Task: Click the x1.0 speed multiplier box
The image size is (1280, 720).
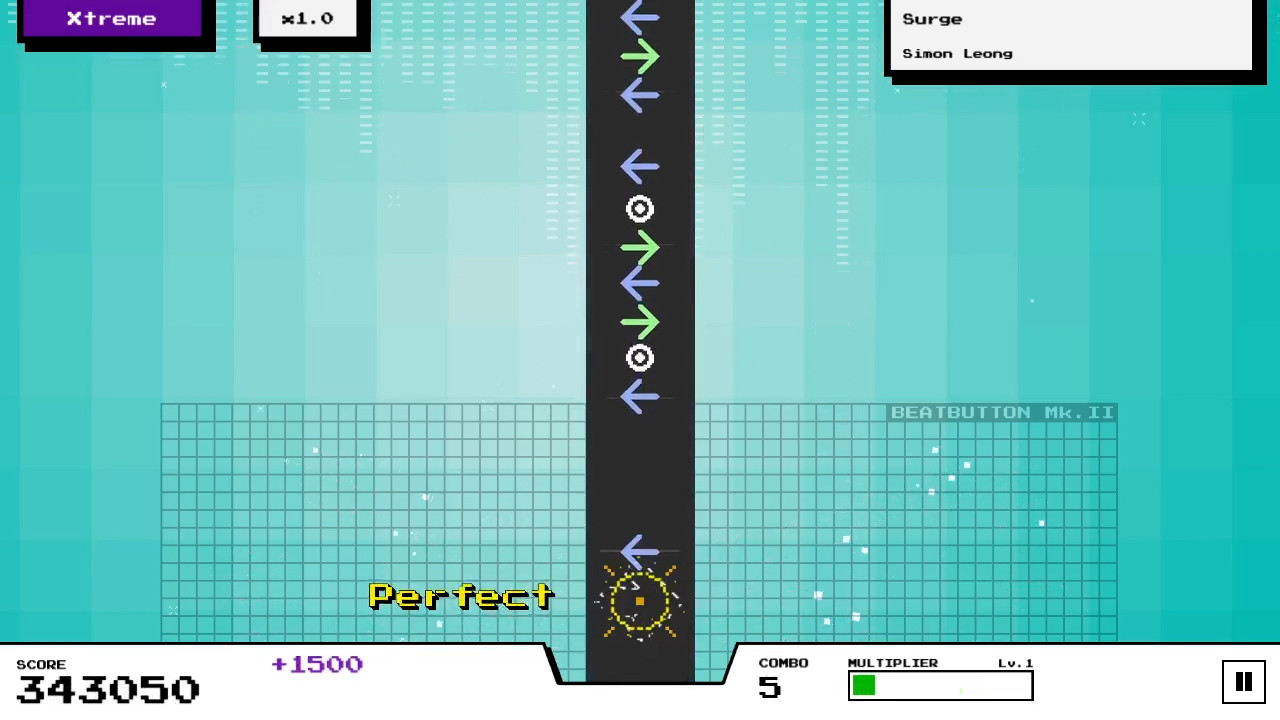Action: (307, 18)
